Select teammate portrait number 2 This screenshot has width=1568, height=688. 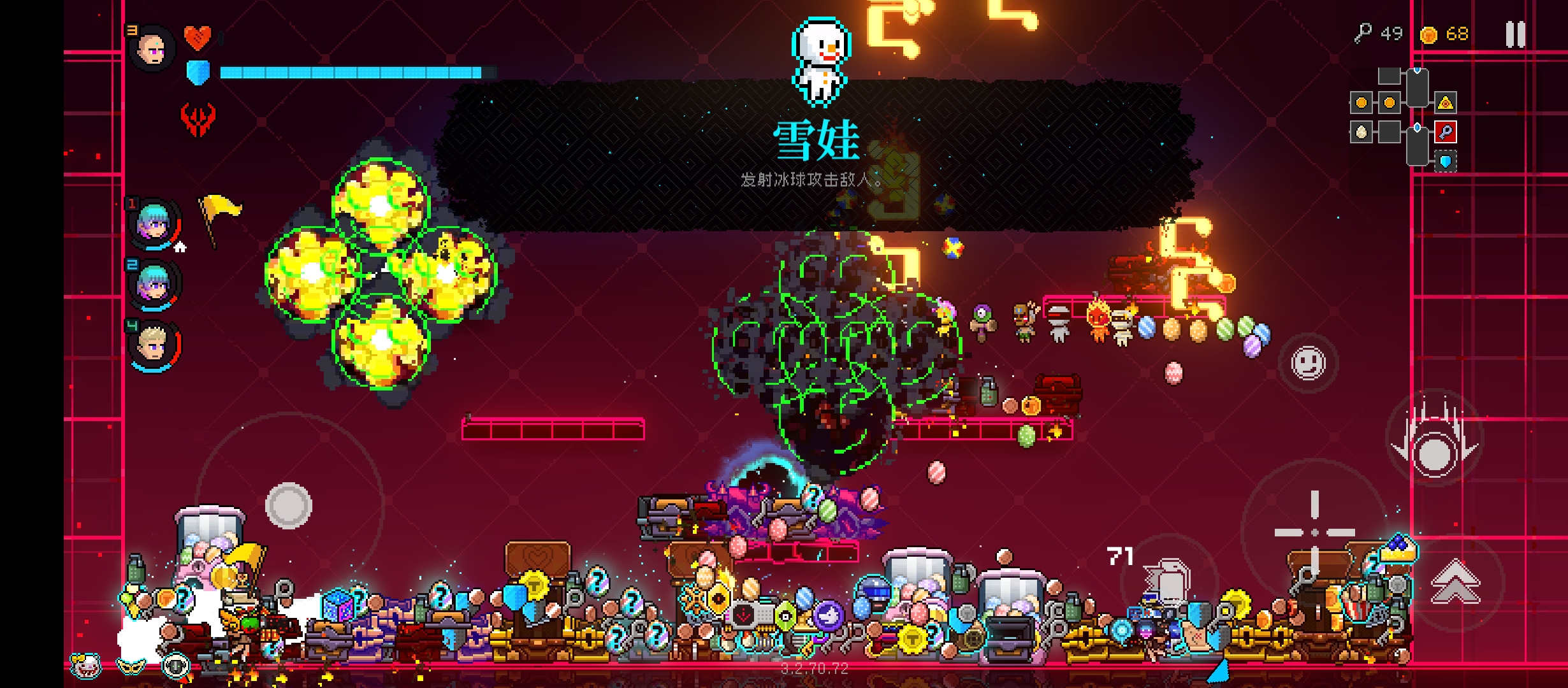pos(154,283)
